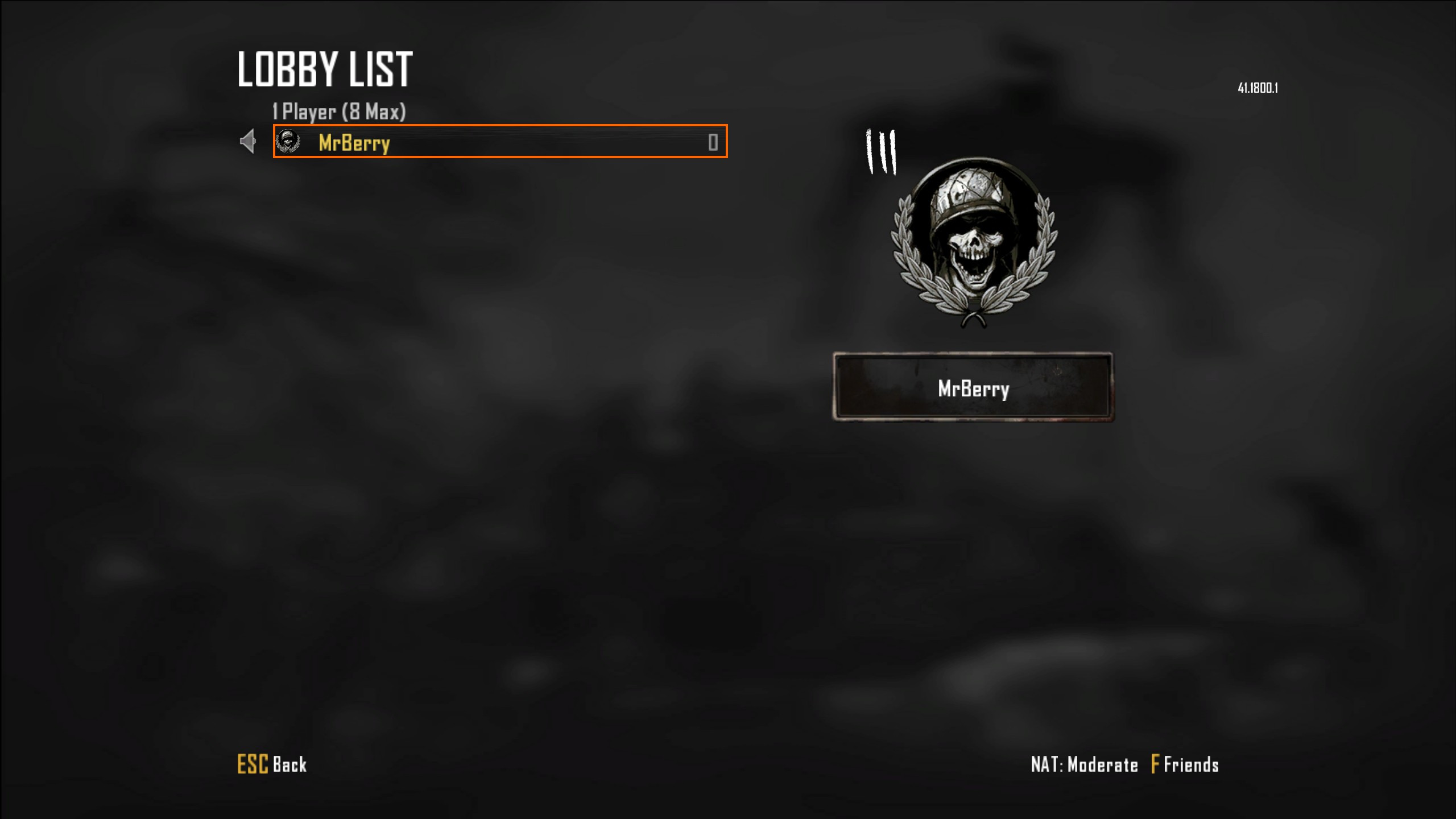Open the player count (8 Max) details
The width and height of the screenshot is (1456, 819).
coord(338,112)
